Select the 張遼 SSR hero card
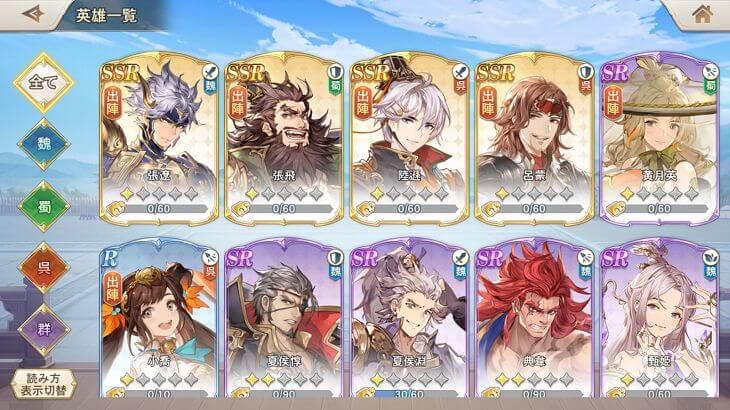This screenshot has width=730, height=410. pyautogui.click(x=160, y=137)
